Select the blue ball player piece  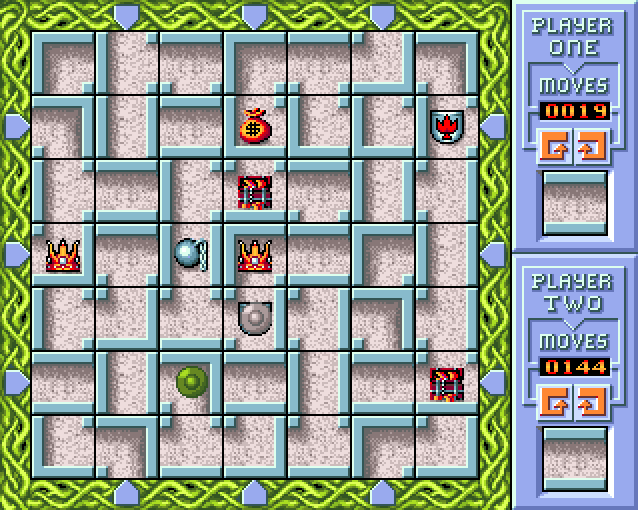[190, 253]
